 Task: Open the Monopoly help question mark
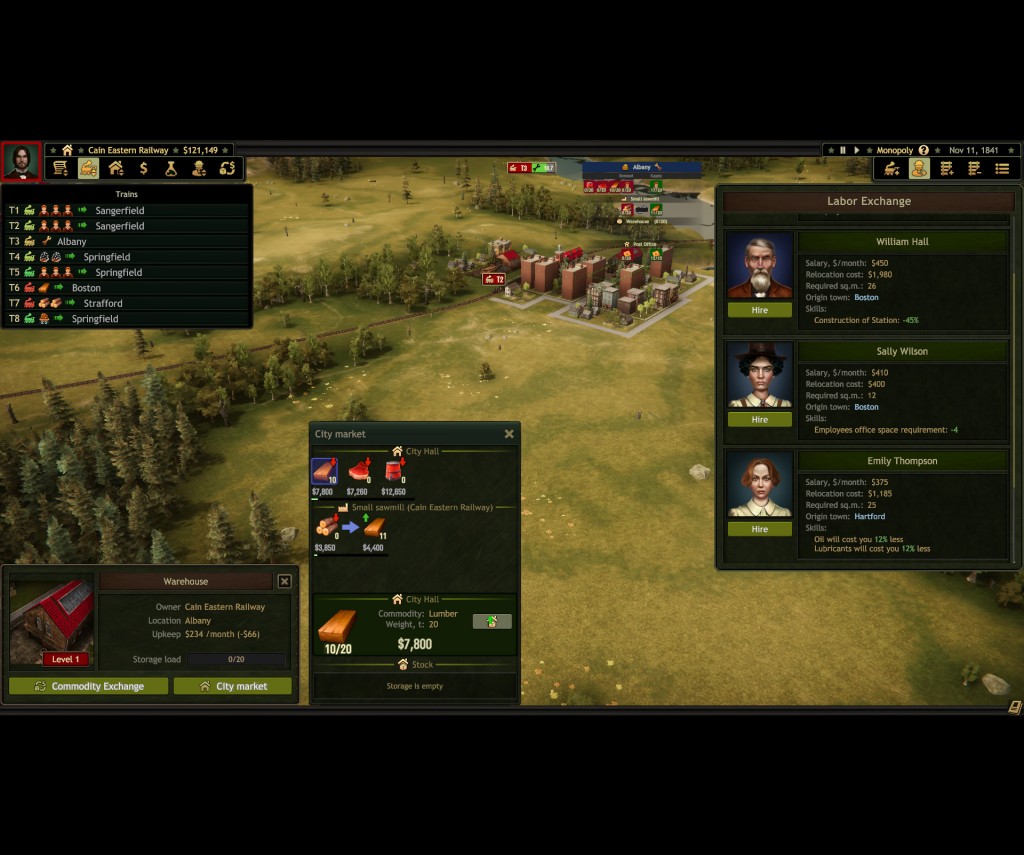[923, 150]
